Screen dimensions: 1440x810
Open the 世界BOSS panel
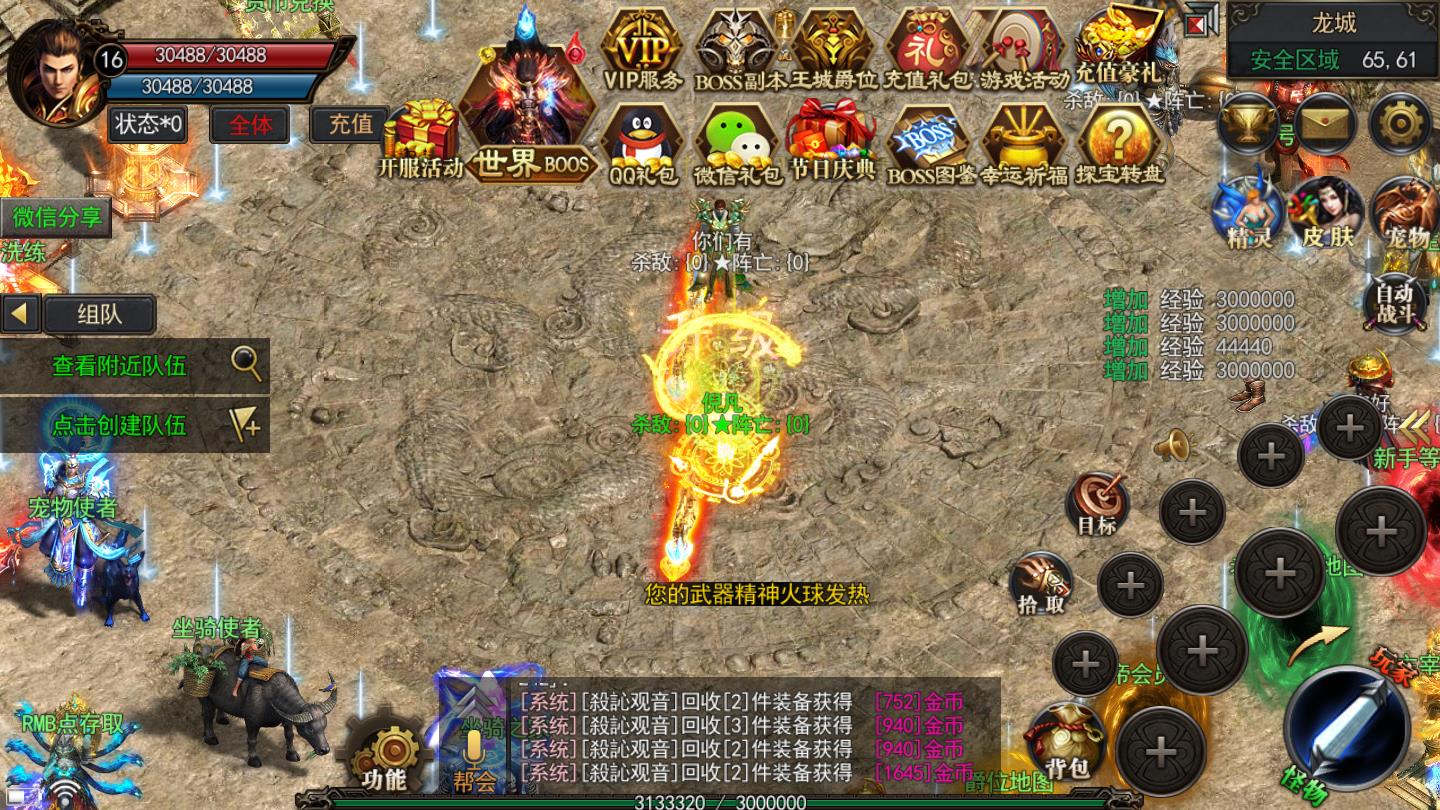[x=528, y=110]
